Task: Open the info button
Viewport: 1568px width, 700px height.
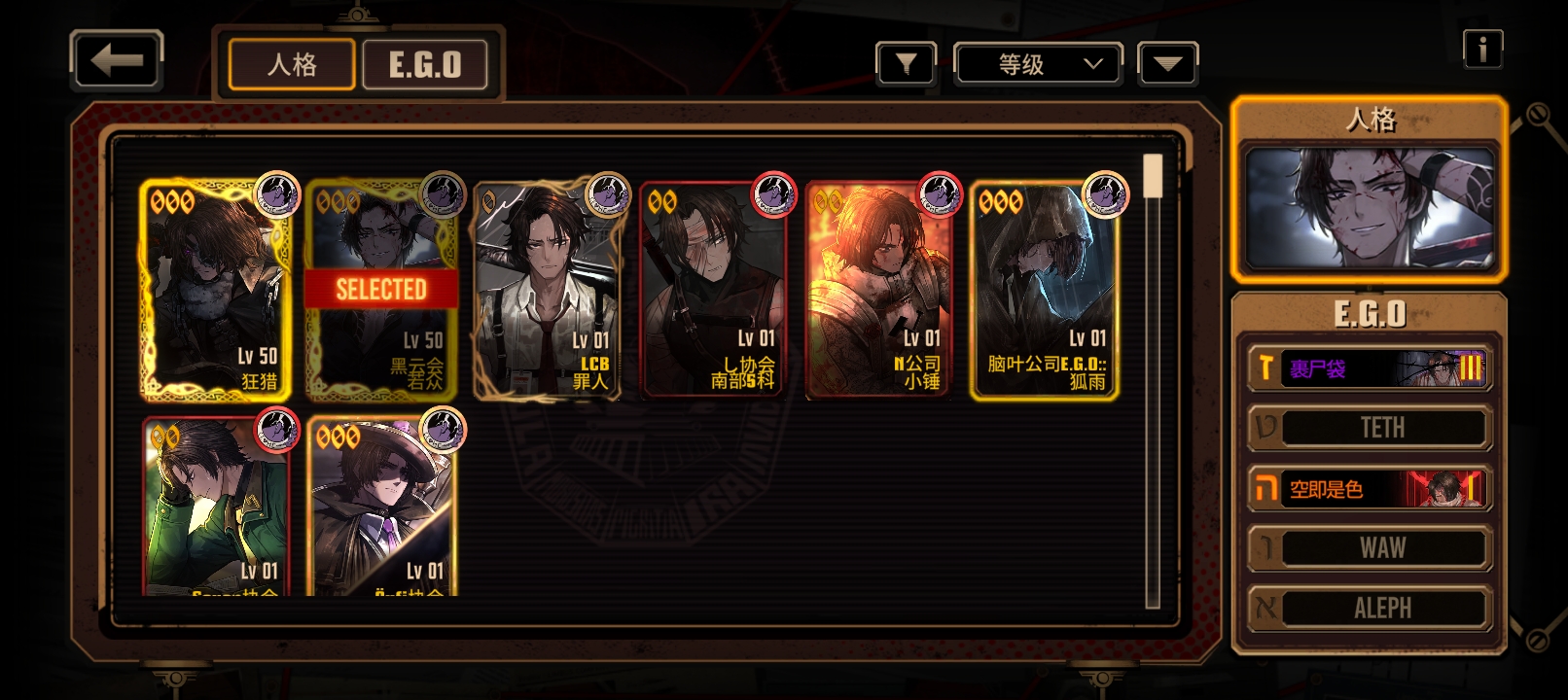Action: (x=1482, y=49)
